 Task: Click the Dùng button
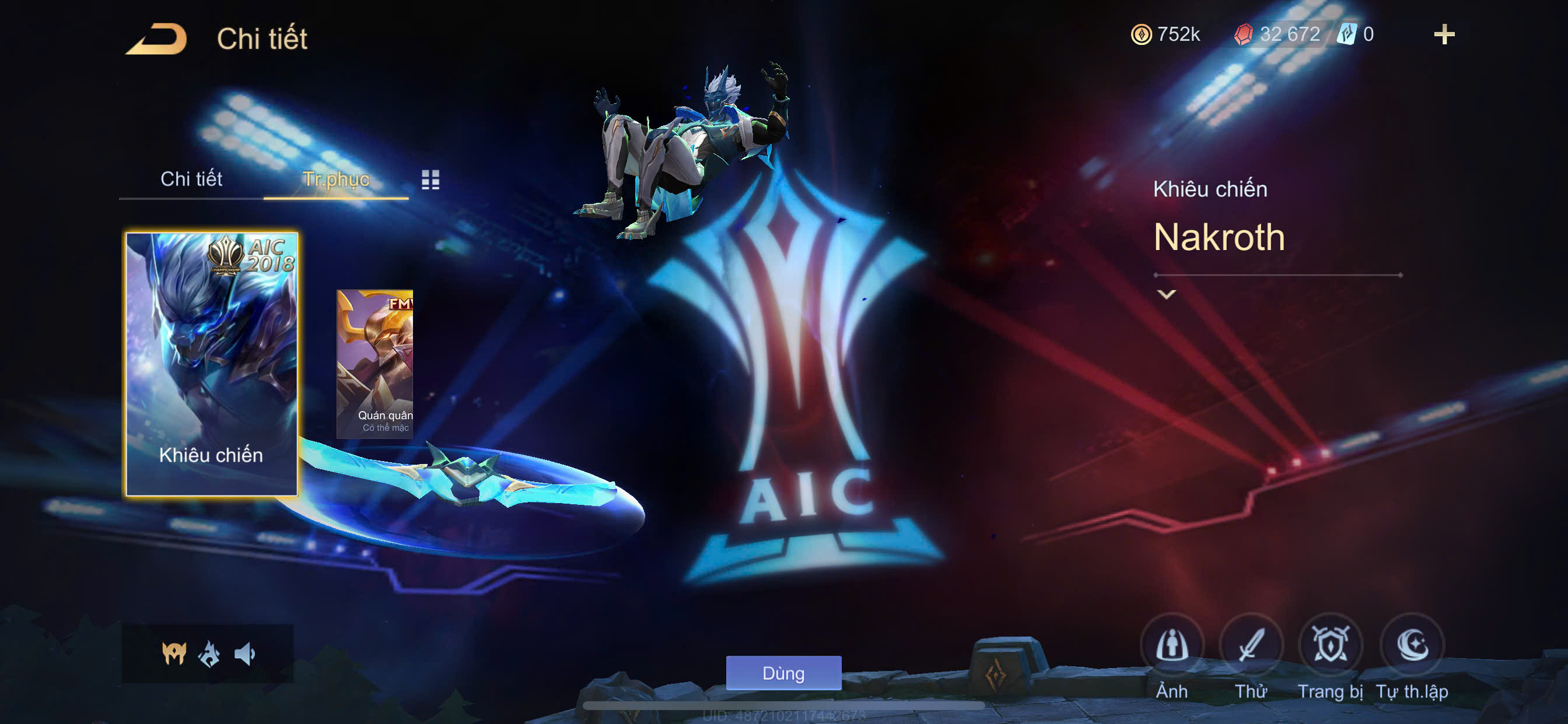click(x=783, y=673)
